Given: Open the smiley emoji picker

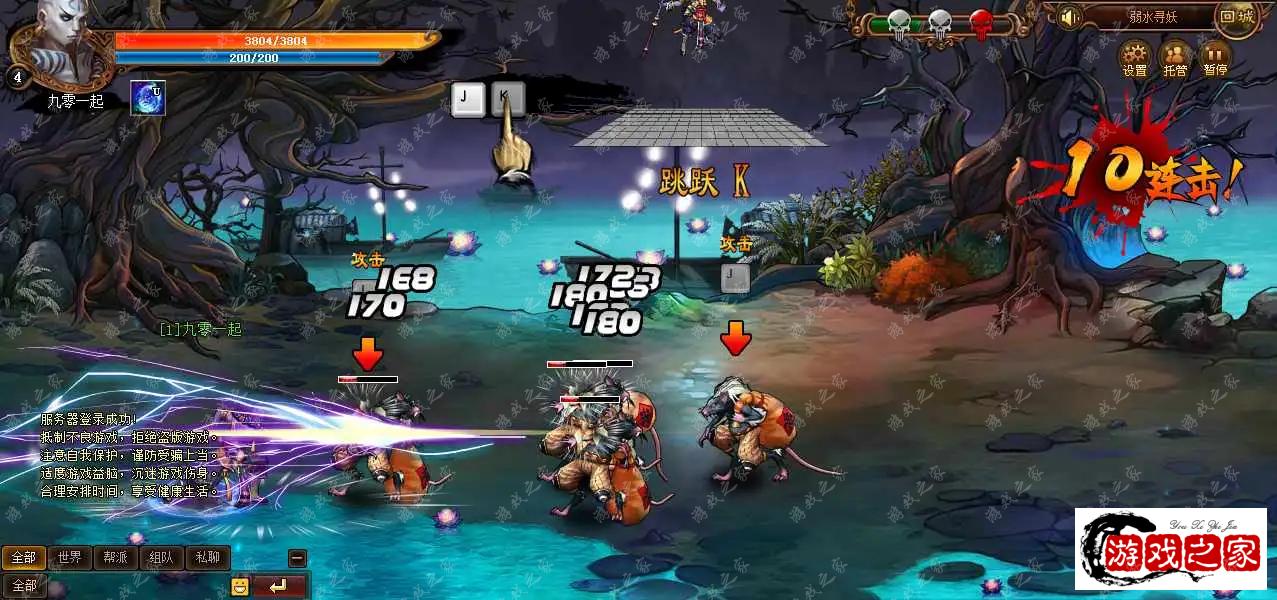Looking at the screenshot, I should (x=240, y=586).
